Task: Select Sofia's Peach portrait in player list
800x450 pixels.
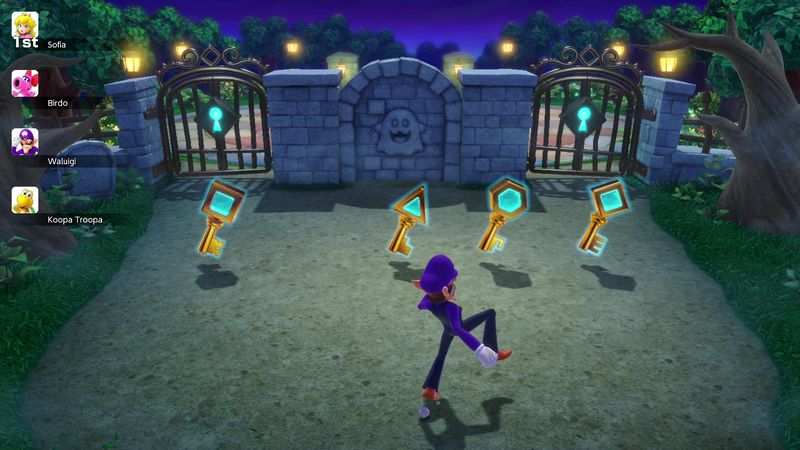Action: click(x=25, y=26)
